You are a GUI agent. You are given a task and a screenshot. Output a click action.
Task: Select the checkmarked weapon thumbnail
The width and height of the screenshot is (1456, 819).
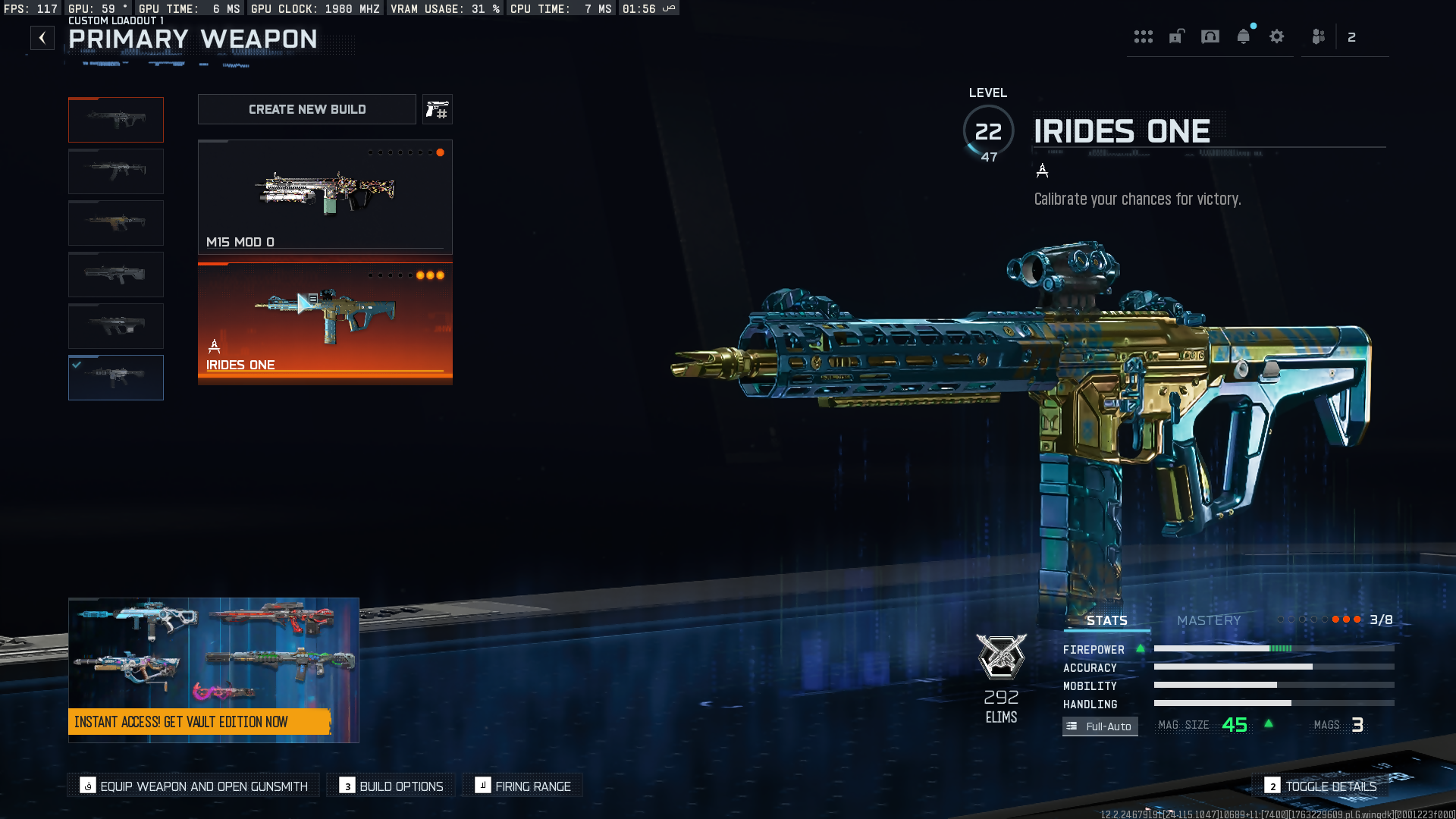pos(116,378)
